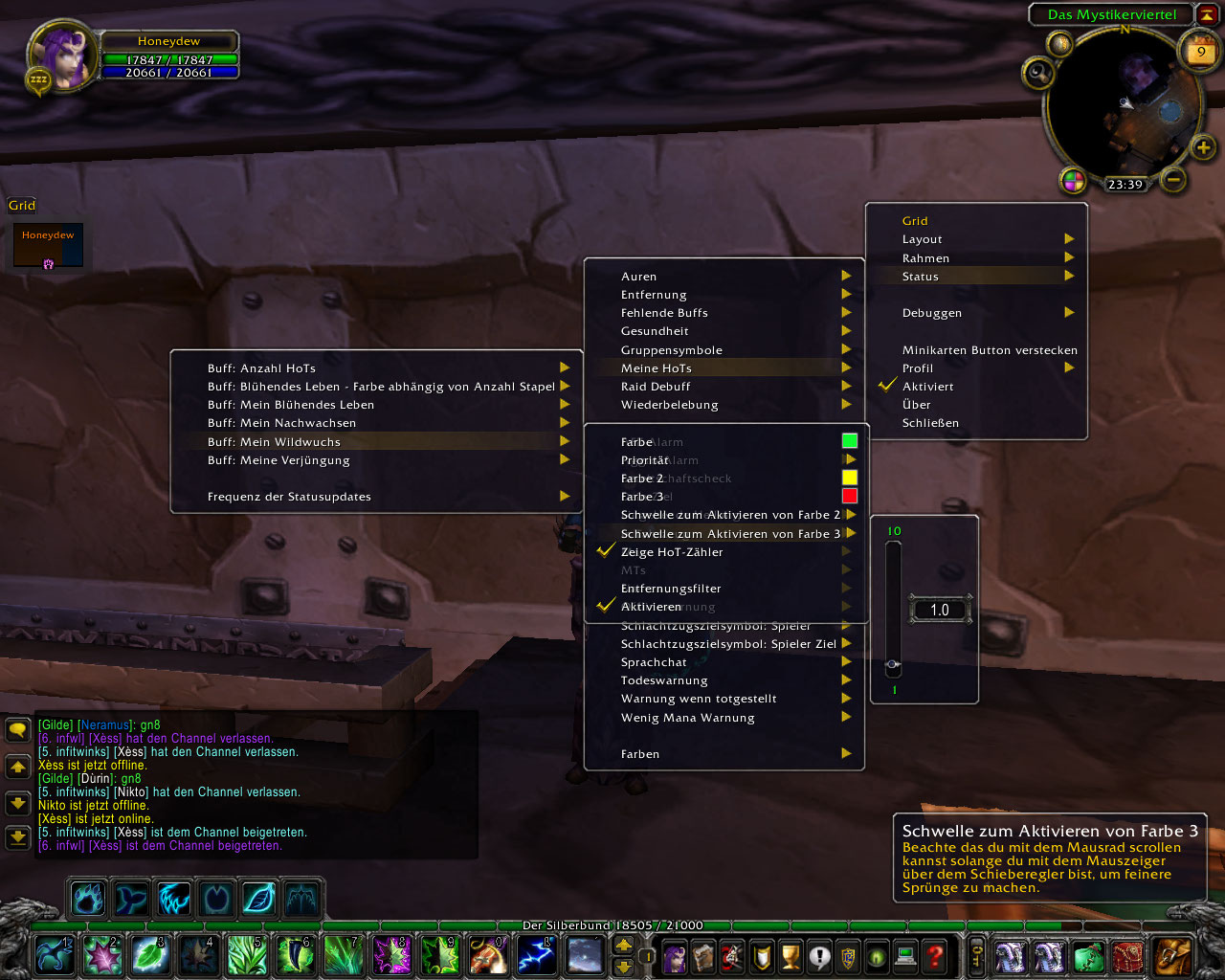Click the threshold slider handle
This screenshot has height=980, width=1225.
pyautogui.click(x=893, y=663)
